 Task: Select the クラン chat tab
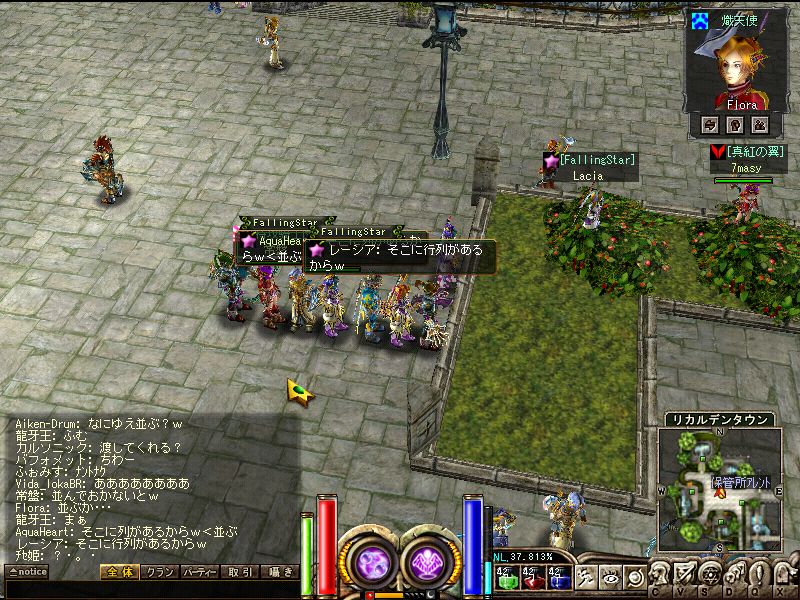158,572
